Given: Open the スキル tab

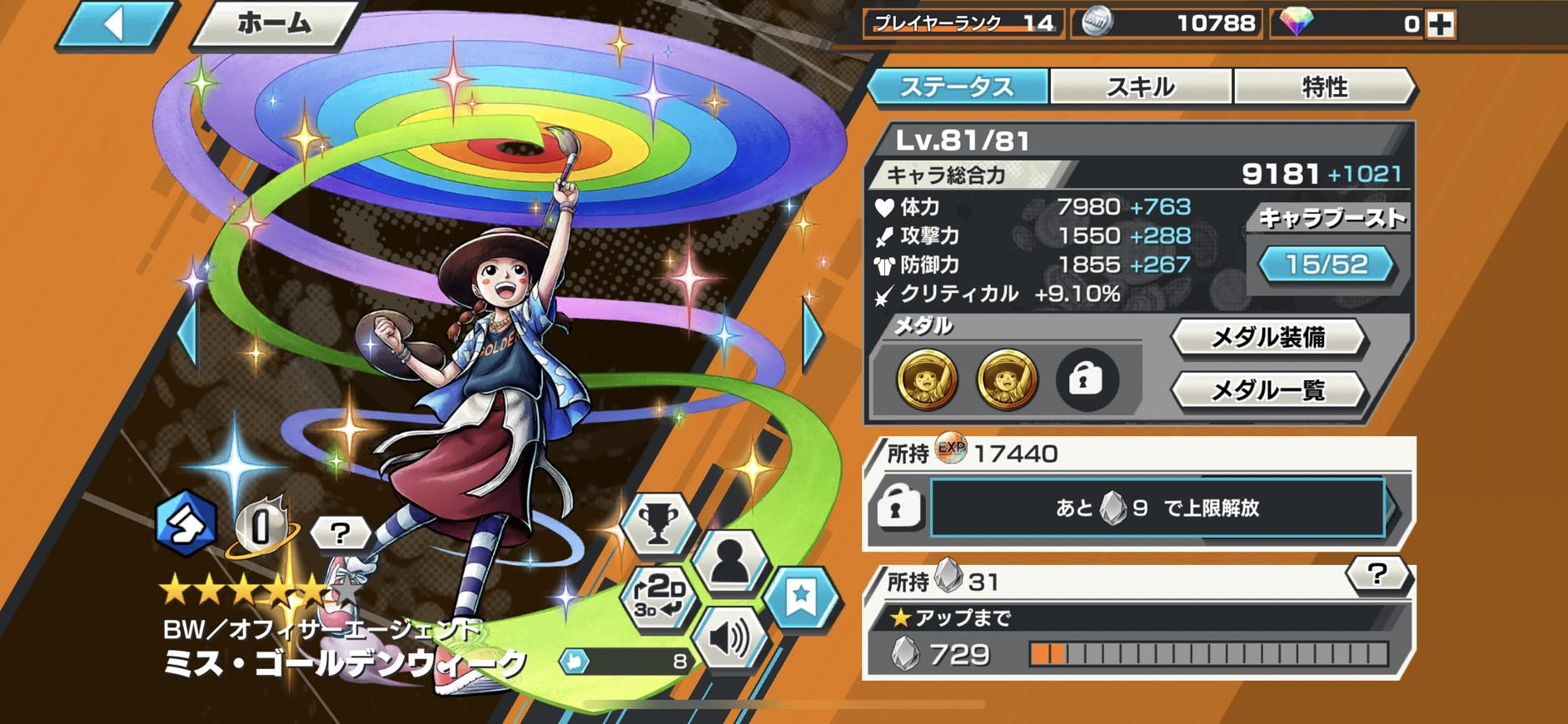Looking at the screenshot, I should tap(1141, 87).
